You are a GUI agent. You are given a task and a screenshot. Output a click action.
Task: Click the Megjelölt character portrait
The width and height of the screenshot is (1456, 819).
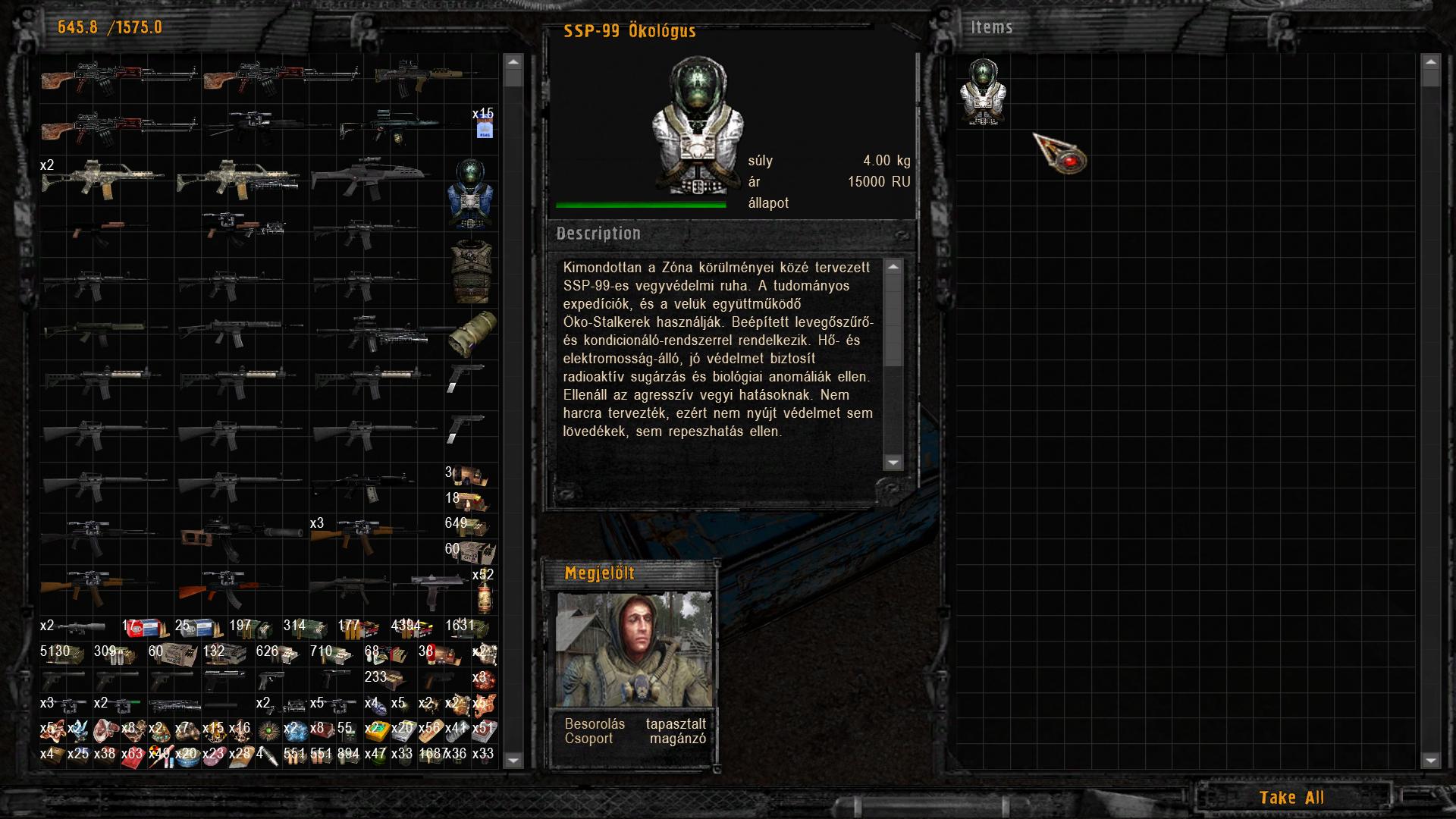tap(634, 649)
